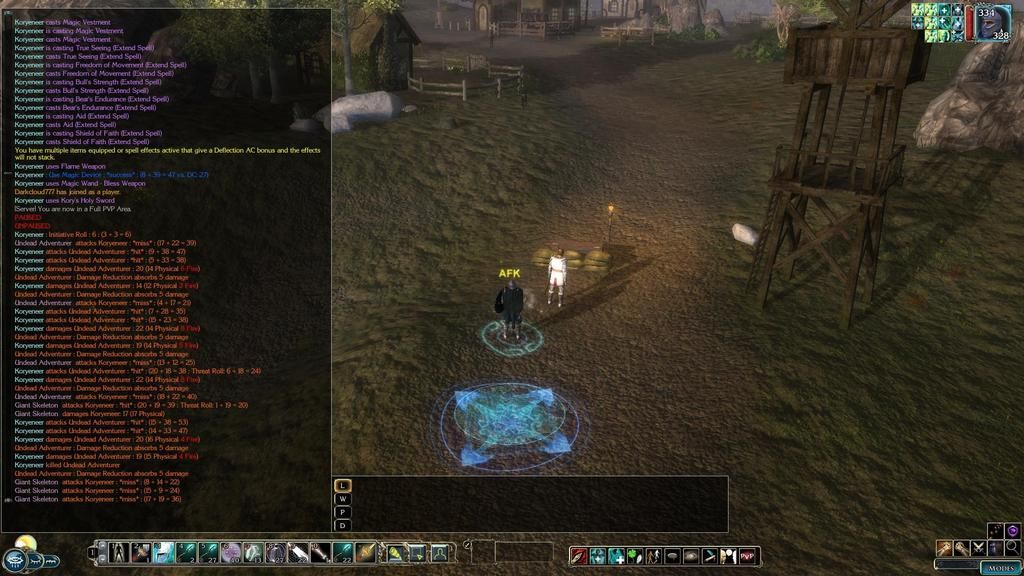Toggle the crossed swords mode icon

977,548
